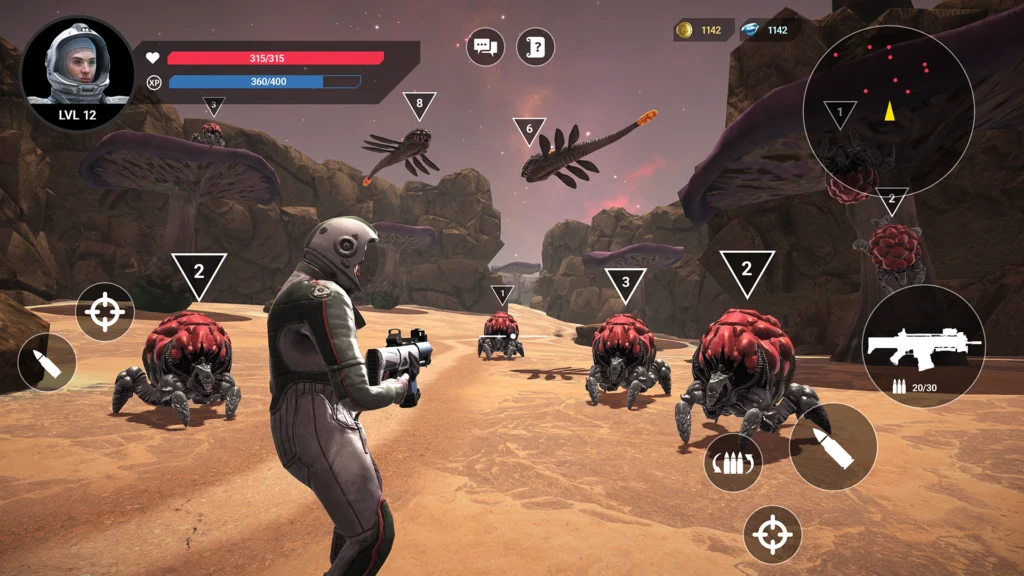Tap the smaller bullet fire button
This screenshot has height=576, width=1024.
click(x=47, y=362)
